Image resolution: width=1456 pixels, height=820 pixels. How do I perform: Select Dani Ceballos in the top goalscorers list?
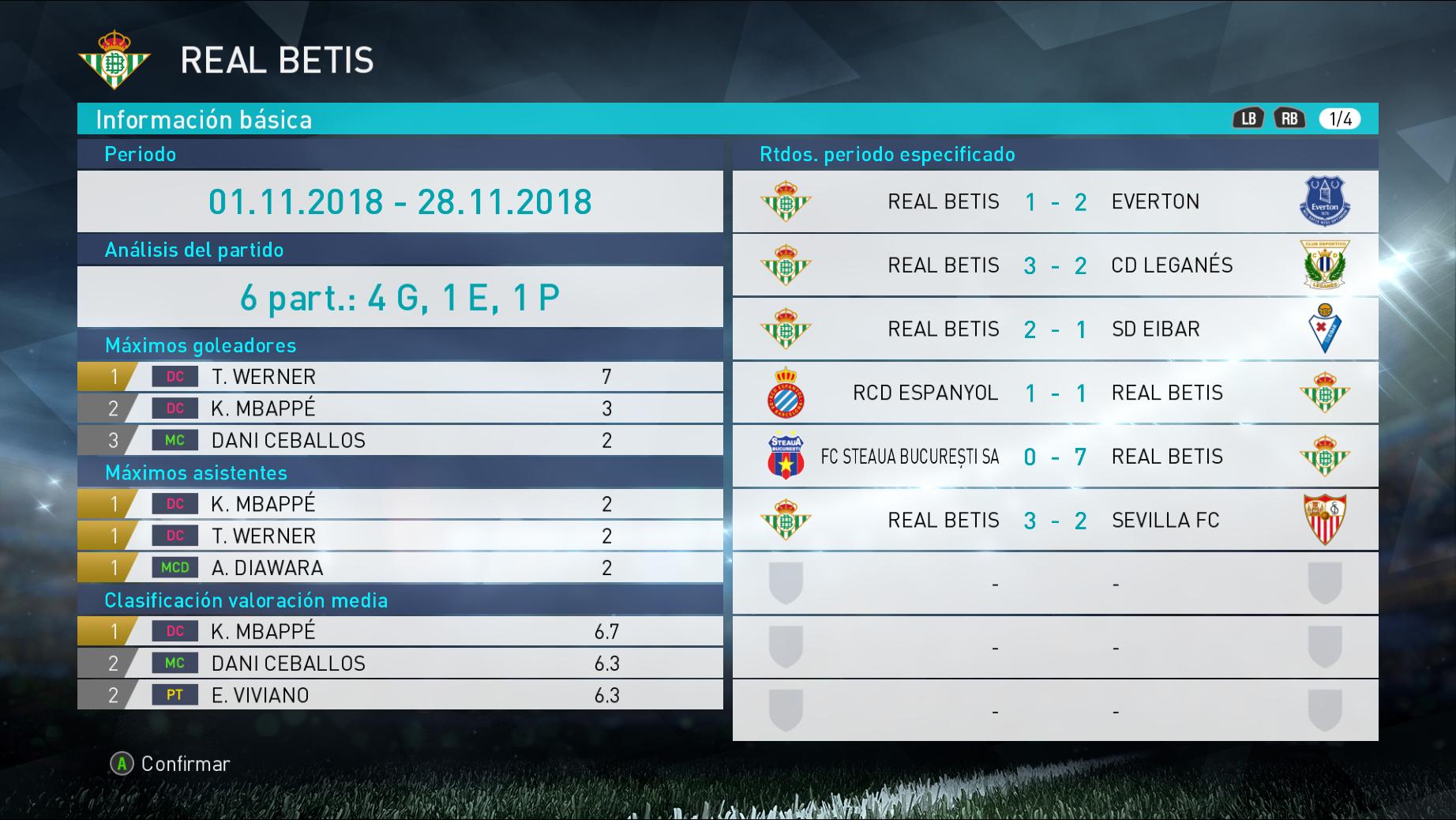click(400, 441)
